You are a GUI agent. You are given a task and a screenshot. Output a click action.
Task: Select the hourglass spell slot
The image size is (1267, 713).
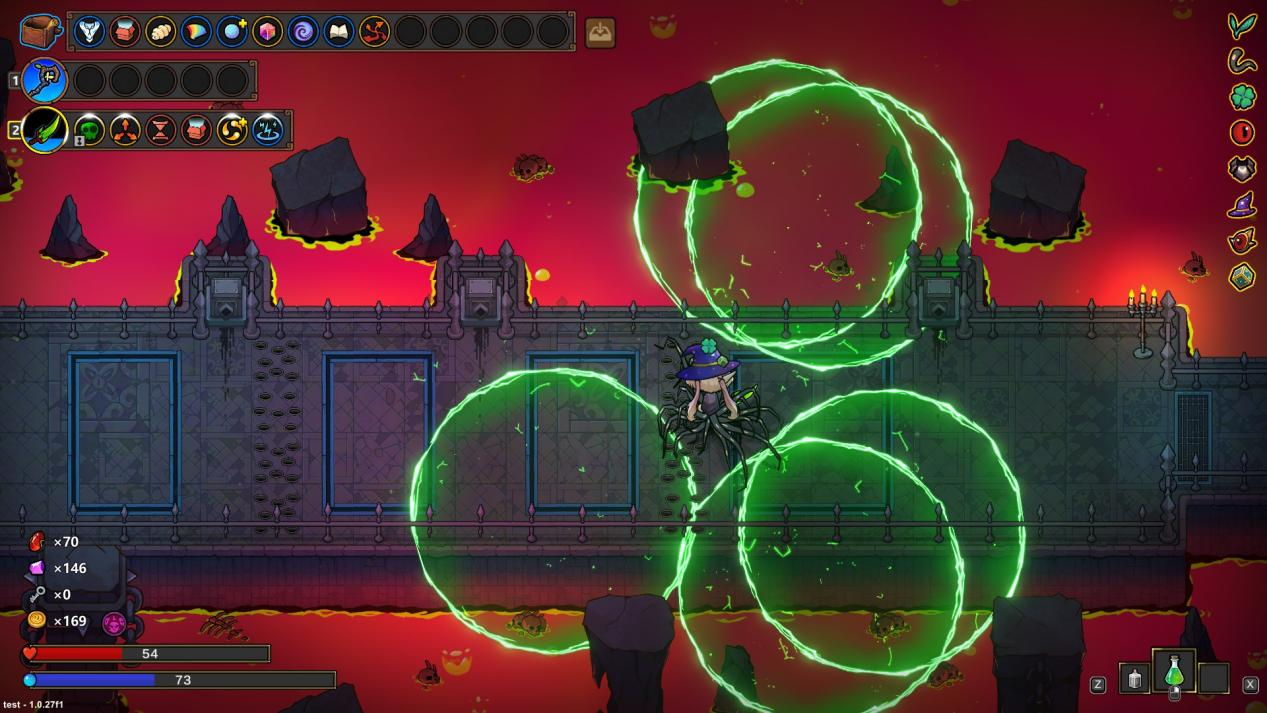[161, 130]
